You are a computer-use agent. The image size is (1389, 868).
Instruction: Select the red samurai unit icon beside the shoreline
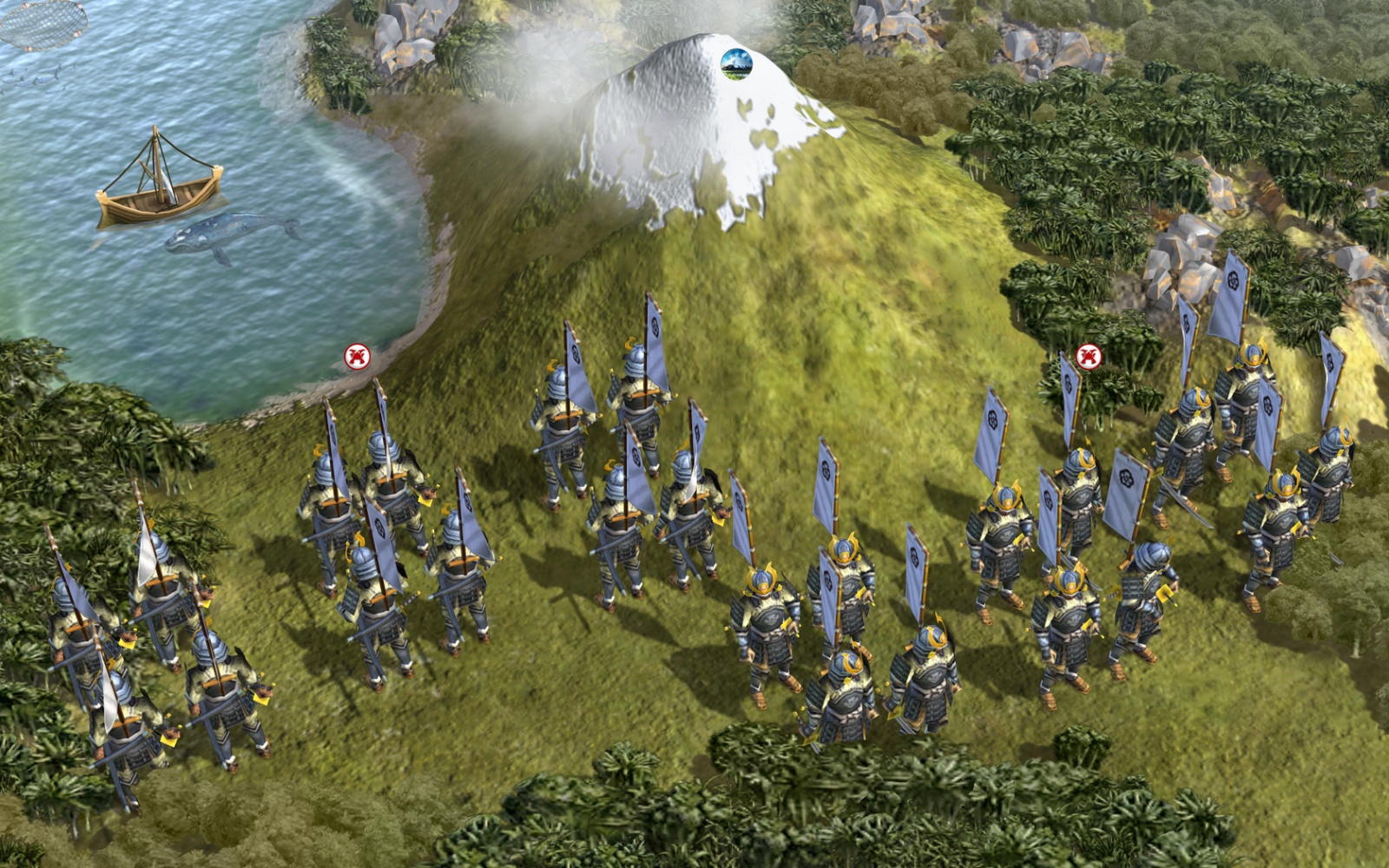[357, 356]
